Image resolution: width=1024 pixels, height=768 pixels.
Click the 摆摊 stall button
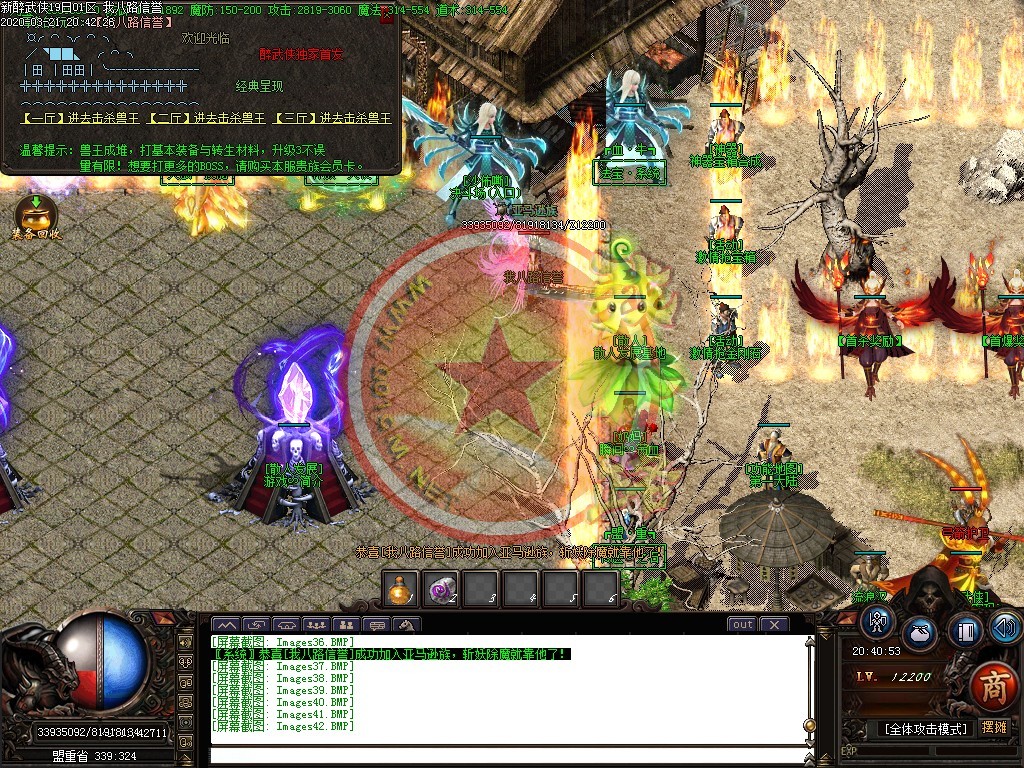[995, 727]
